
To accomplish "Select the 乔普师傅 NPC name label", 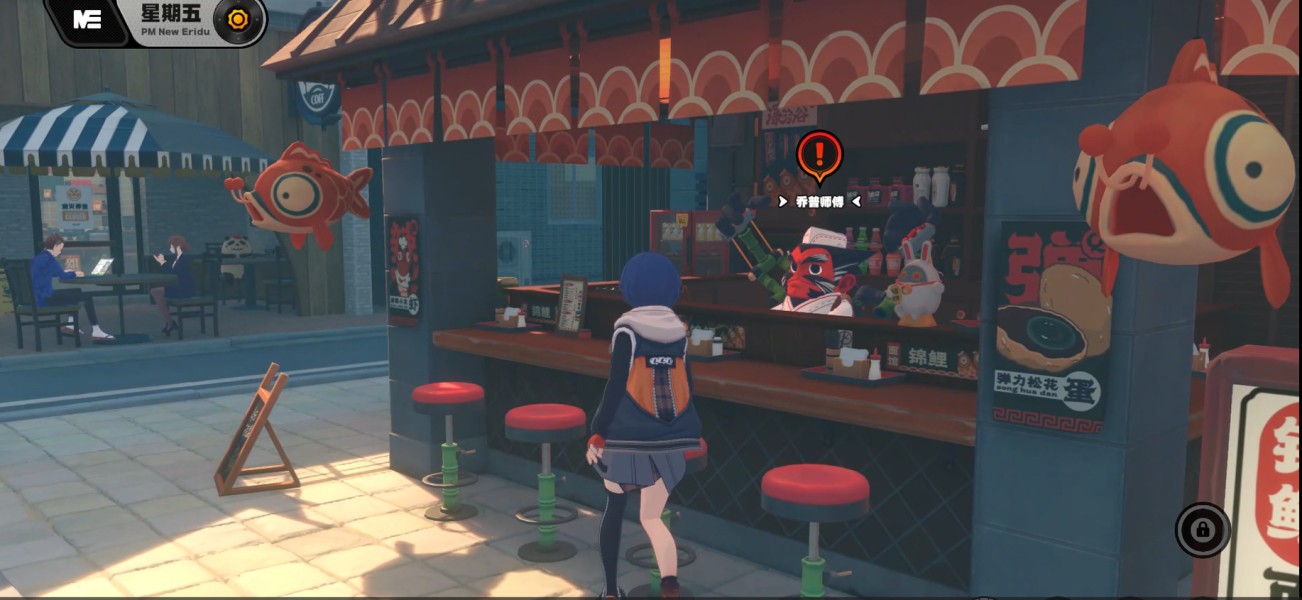I will pos(819,201).
